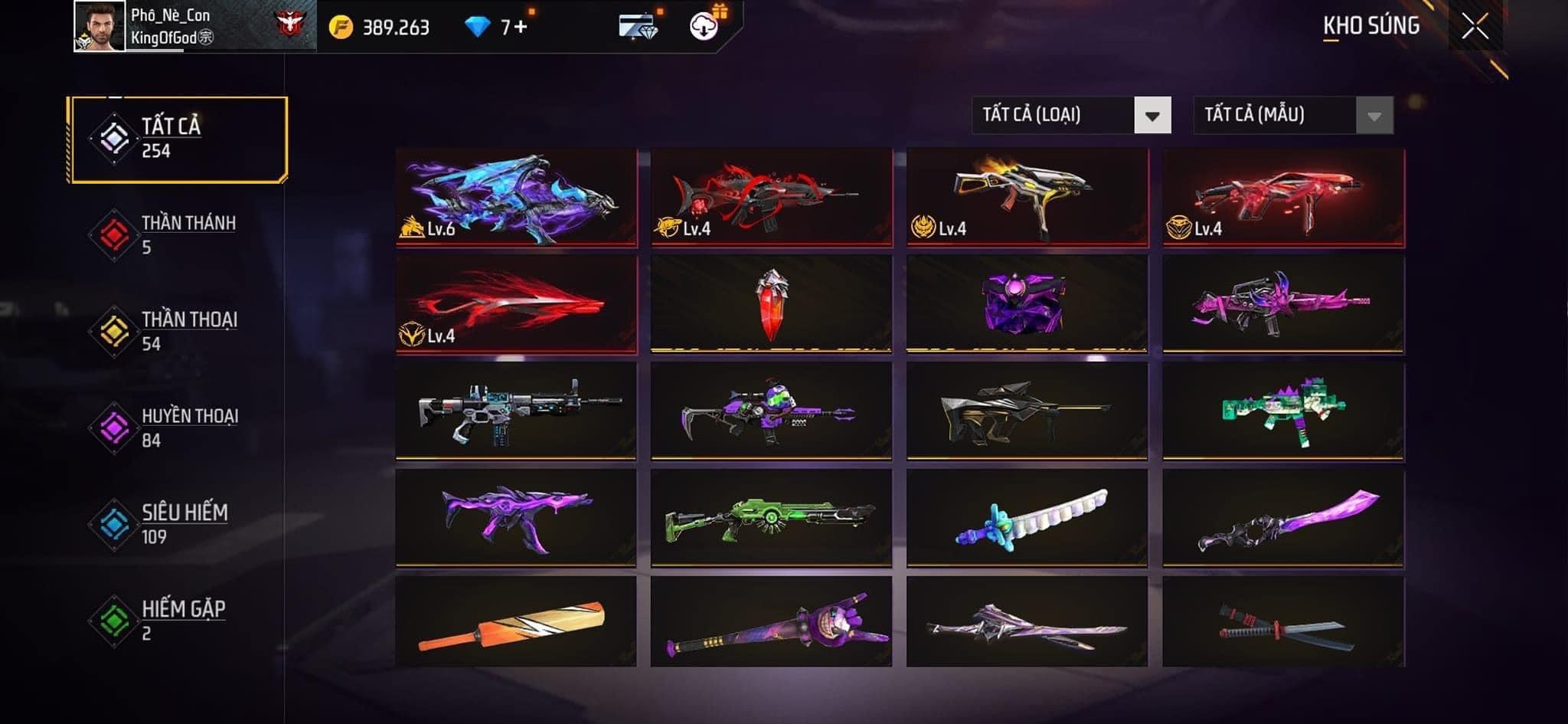Select the purple gloo wall box skin
The width and height of the screenshot is (1568, 724).
point(1026,304)
